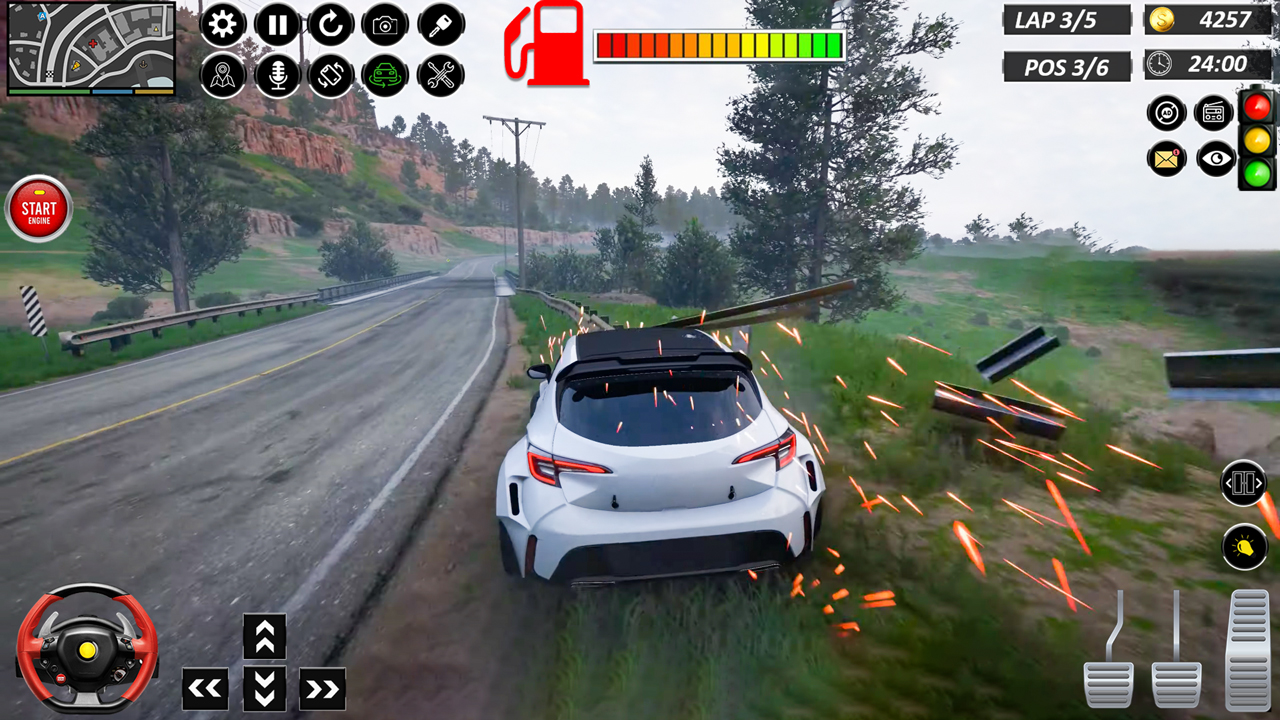The height and width of the screenshot is (720, 1280).
Task: Take a photo with the camera icon
Action: tap(385, 26)
